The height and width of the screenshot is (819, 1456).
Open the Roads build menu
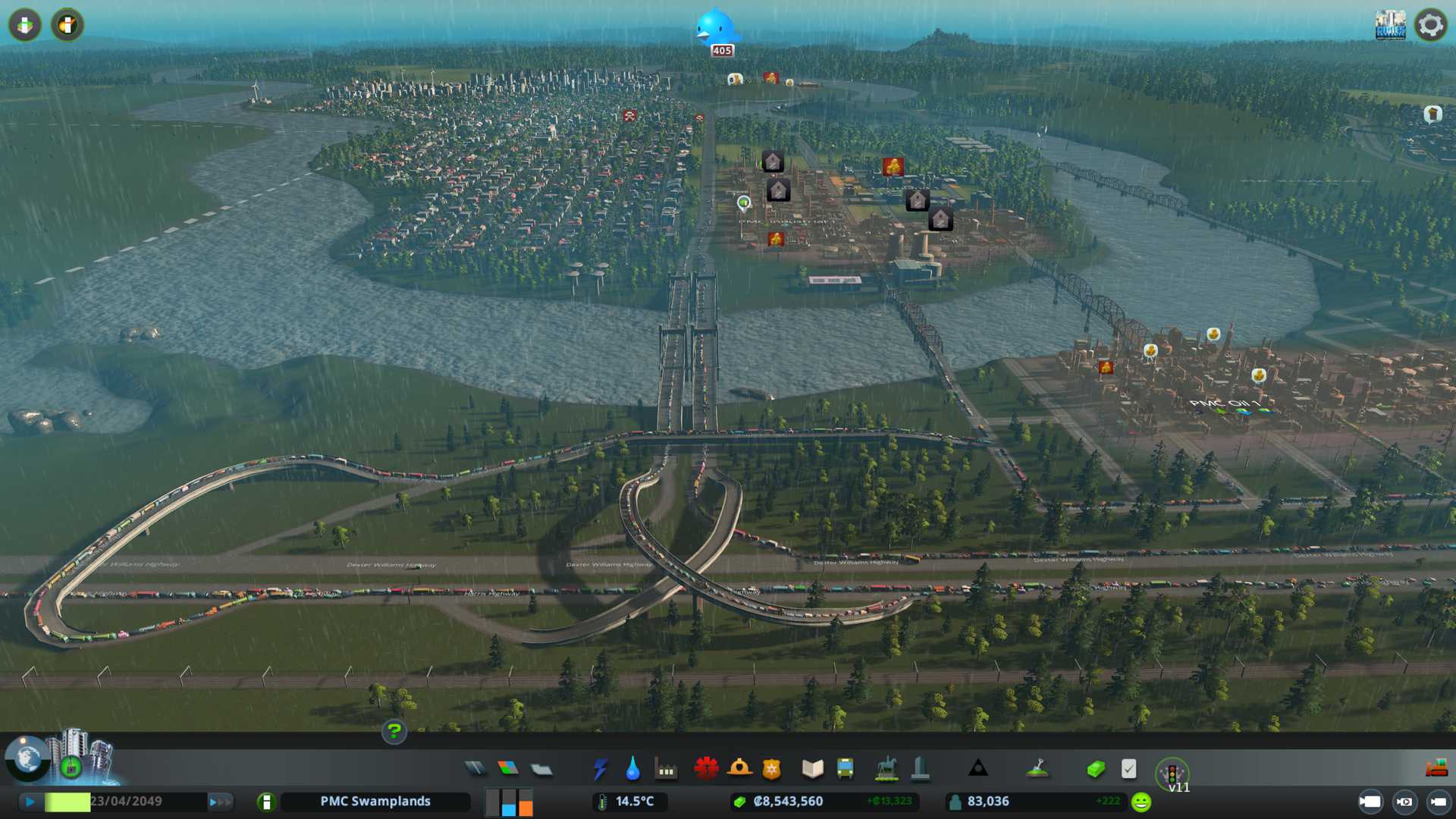[475, 769]
